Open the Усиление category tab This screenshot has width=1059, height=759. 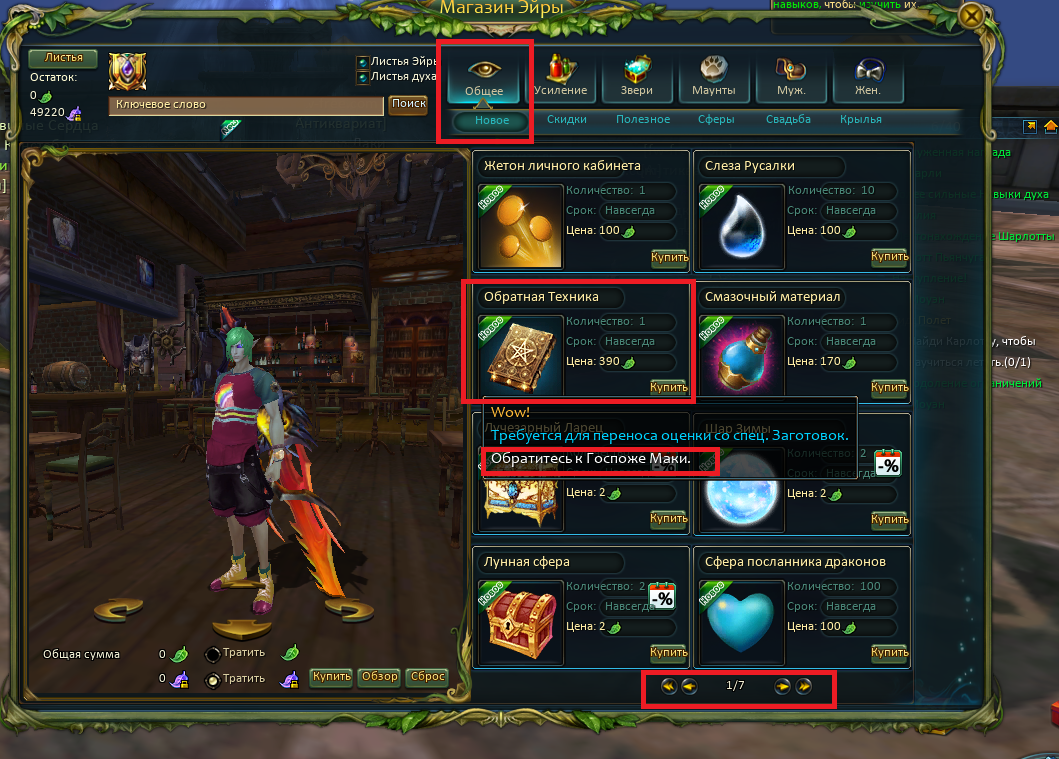click(x=560, y=76)
